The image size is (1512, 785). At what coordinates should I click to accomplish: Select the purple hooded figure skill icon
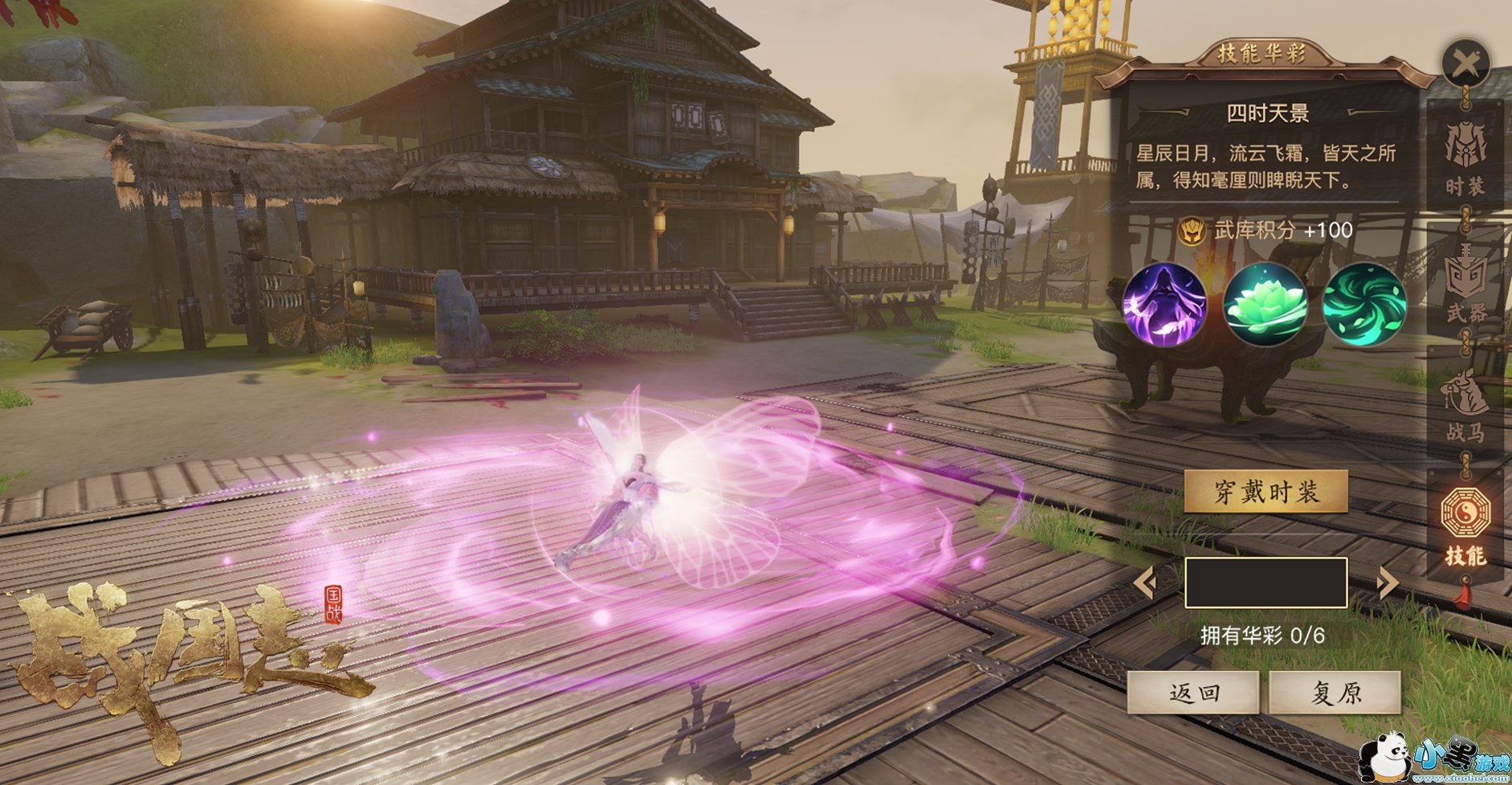point(1164,305)
